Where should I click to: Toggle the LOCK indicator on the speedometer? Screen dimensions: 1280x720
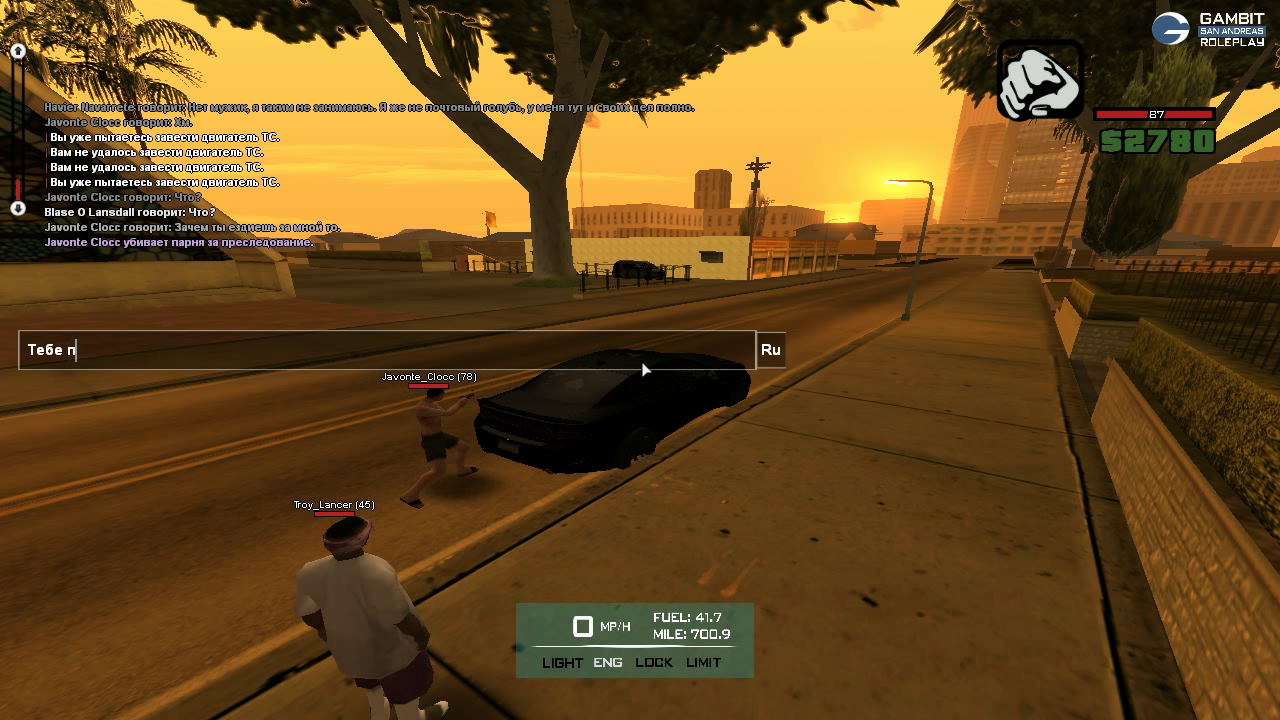[654, 663]
